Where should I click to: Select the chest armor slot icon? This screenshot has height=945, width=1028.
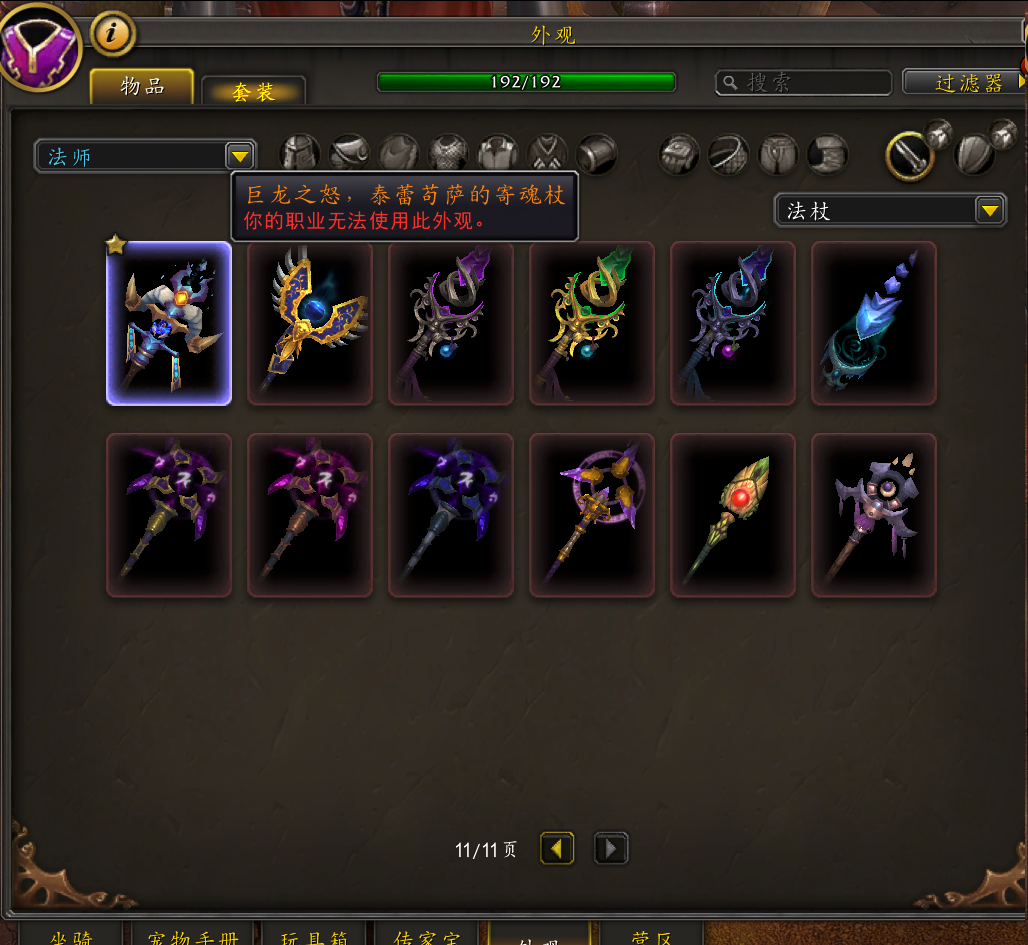[449, 155]
